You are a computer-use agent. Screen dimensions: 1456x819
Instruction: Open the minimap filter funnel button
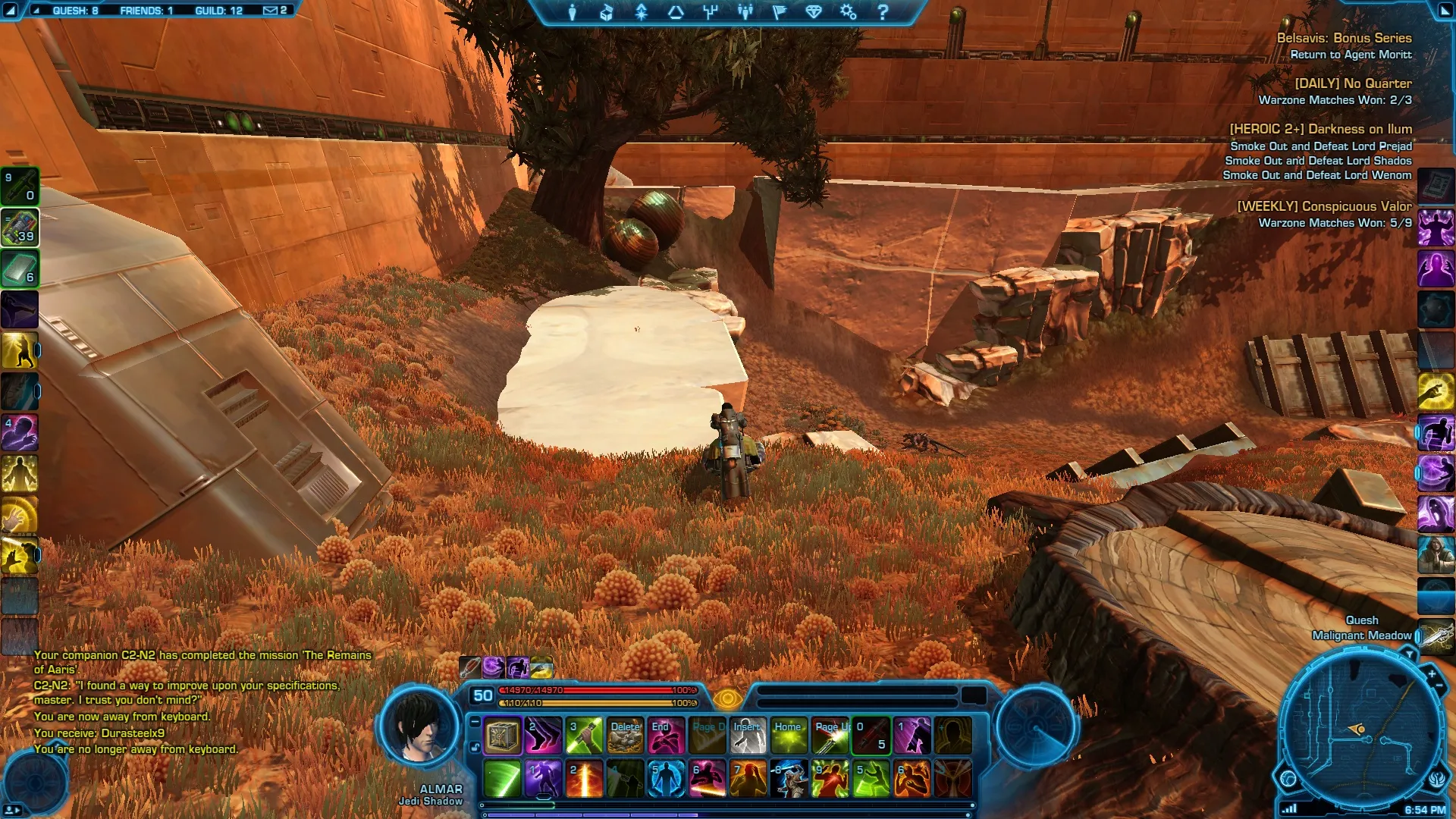coord(1409,654)
